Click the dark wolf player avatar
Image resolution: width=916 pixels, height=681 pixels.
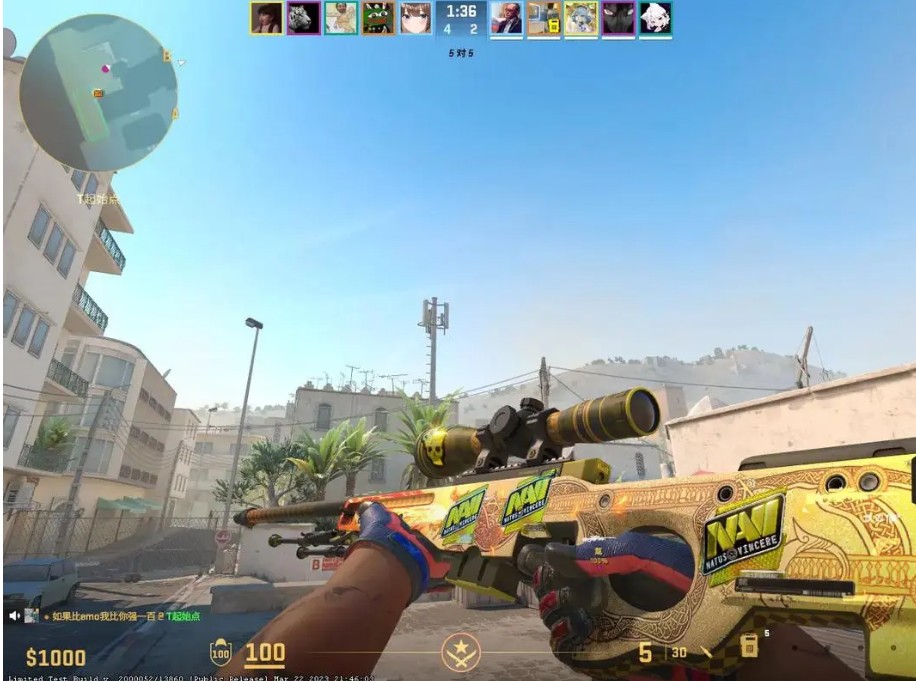[618, 18]
